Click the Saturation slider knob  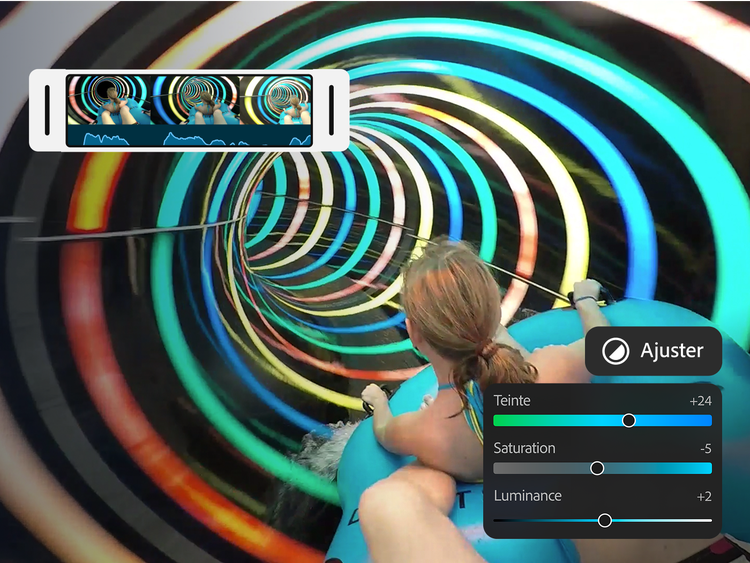click(597, 468)
